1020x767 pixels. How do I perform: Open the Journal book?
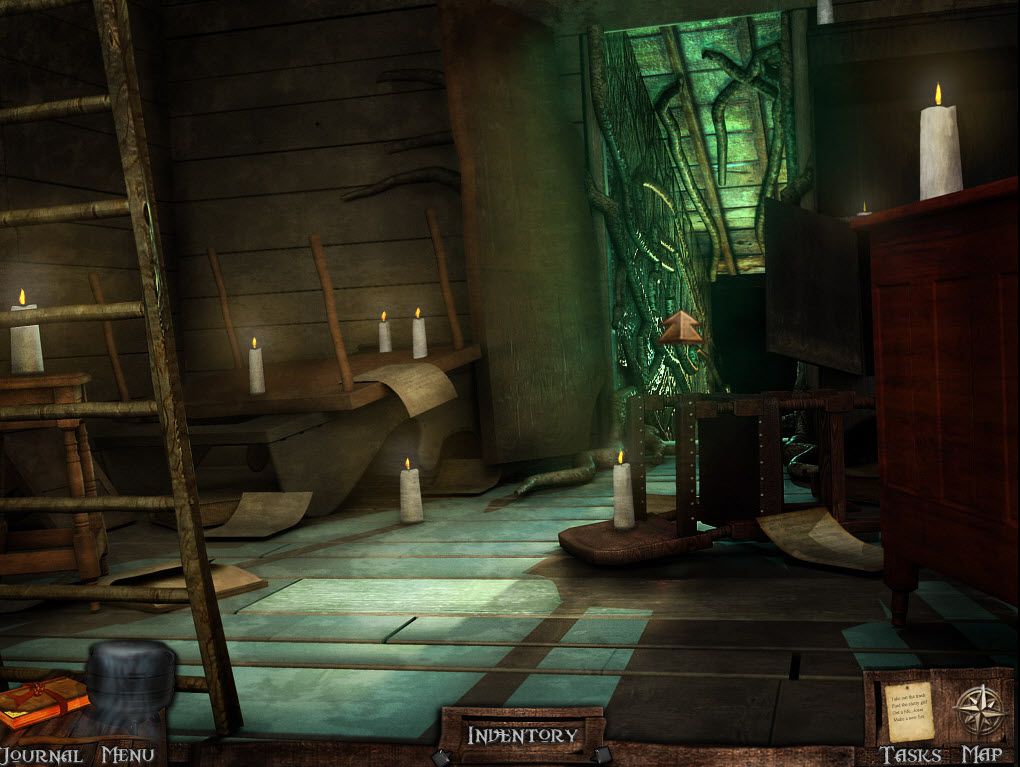pos(40,704)
